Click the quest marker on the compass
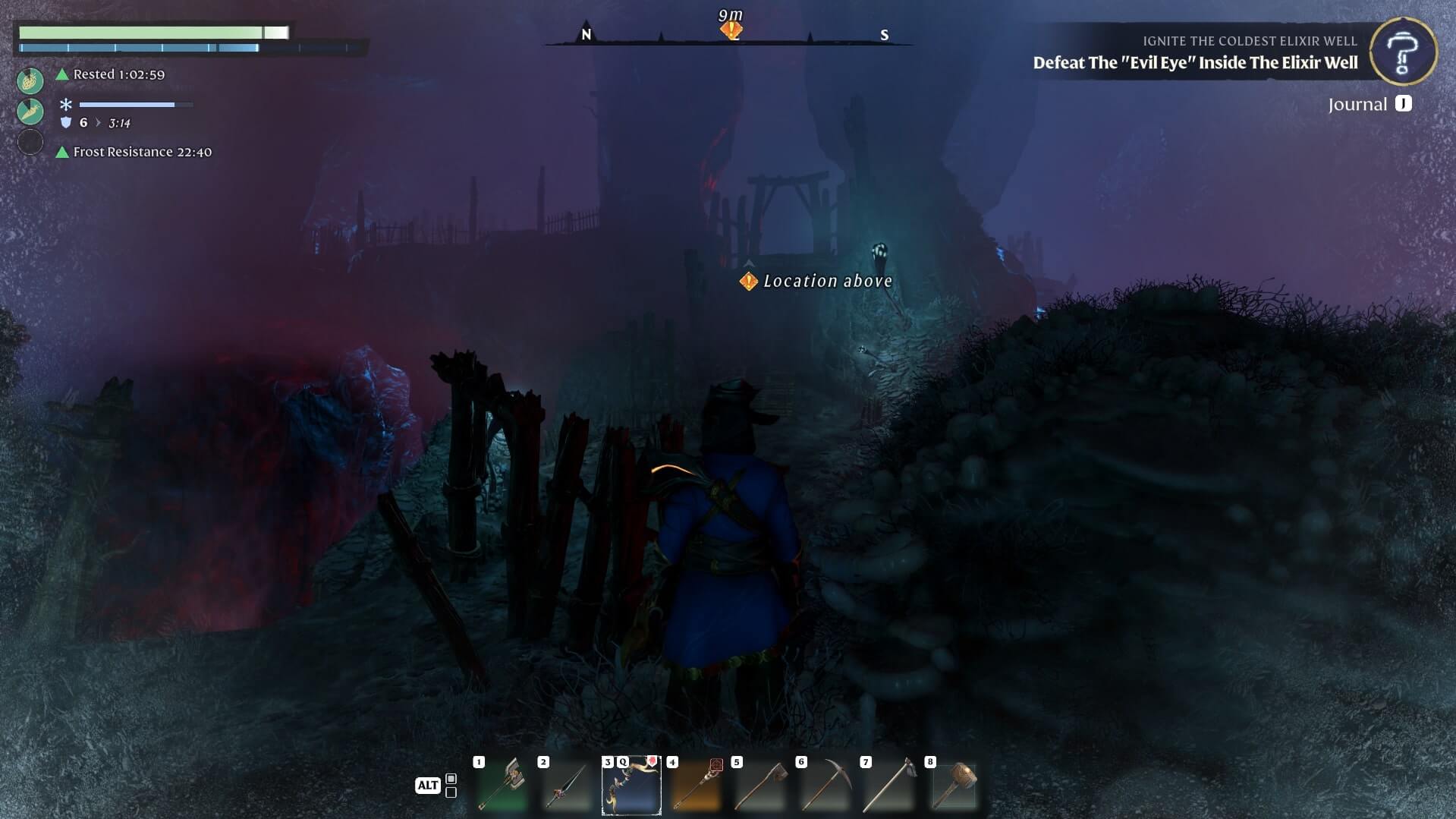Screen dimensions: 1456x819 point(731,30)
